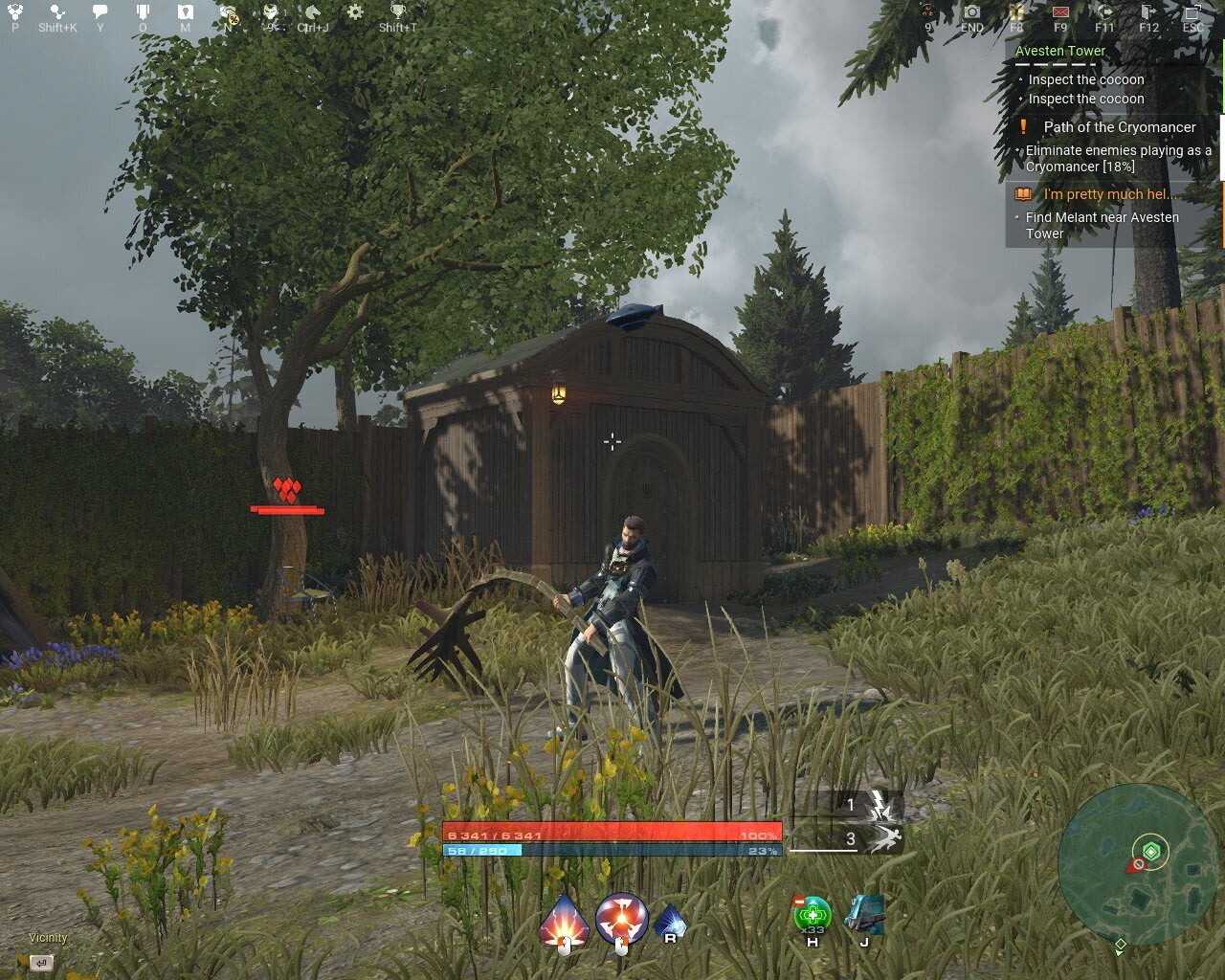The height and width of the screenshot is (980, 1225).
Task: Open the party icon labeled P
Action: coord(13,10)
